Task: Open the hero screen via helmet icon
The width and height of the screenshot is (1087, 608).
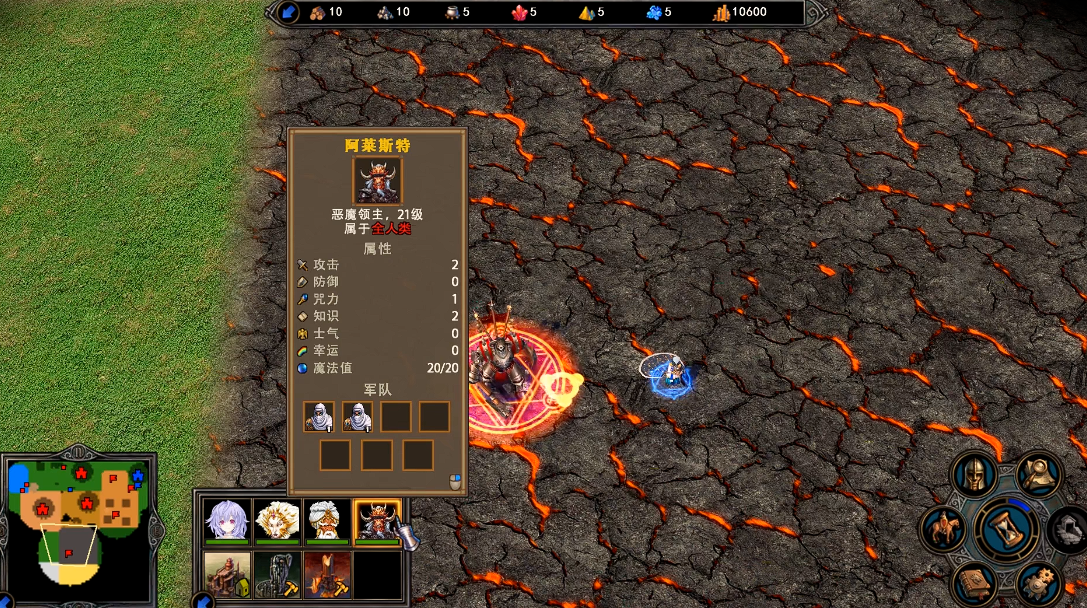Action: pyautogui.click(x=972, y=475)
